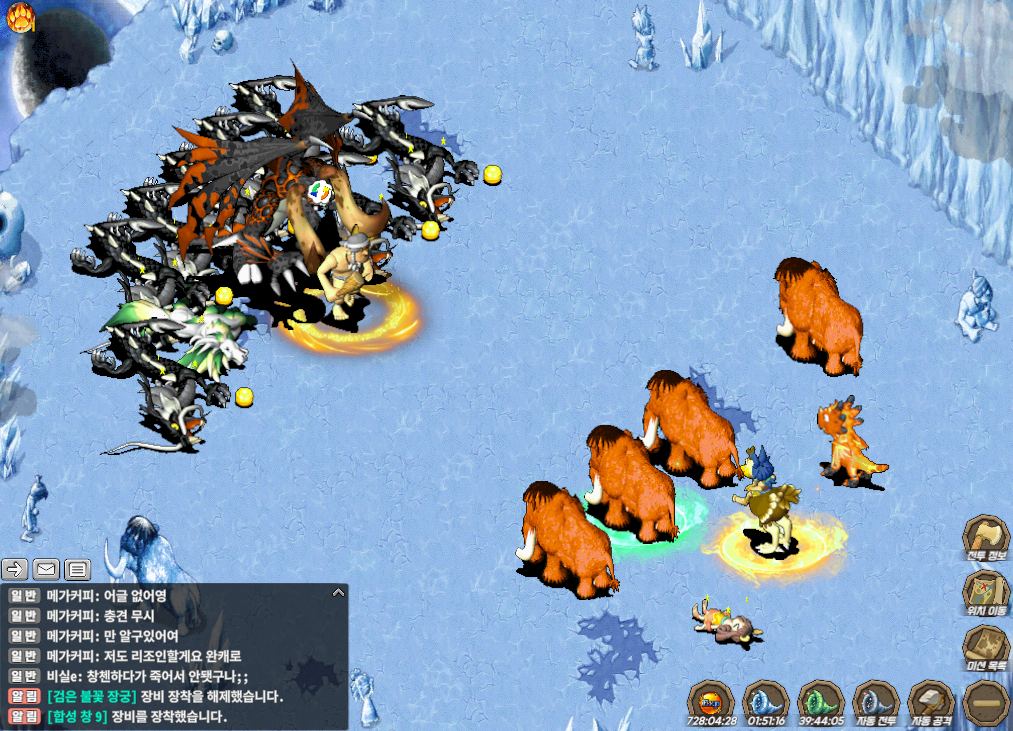Viewport: 1013px width, 731px height.
Task: Open the list icon above the chat
Action: pyautogui.click(x=77, y=570)
